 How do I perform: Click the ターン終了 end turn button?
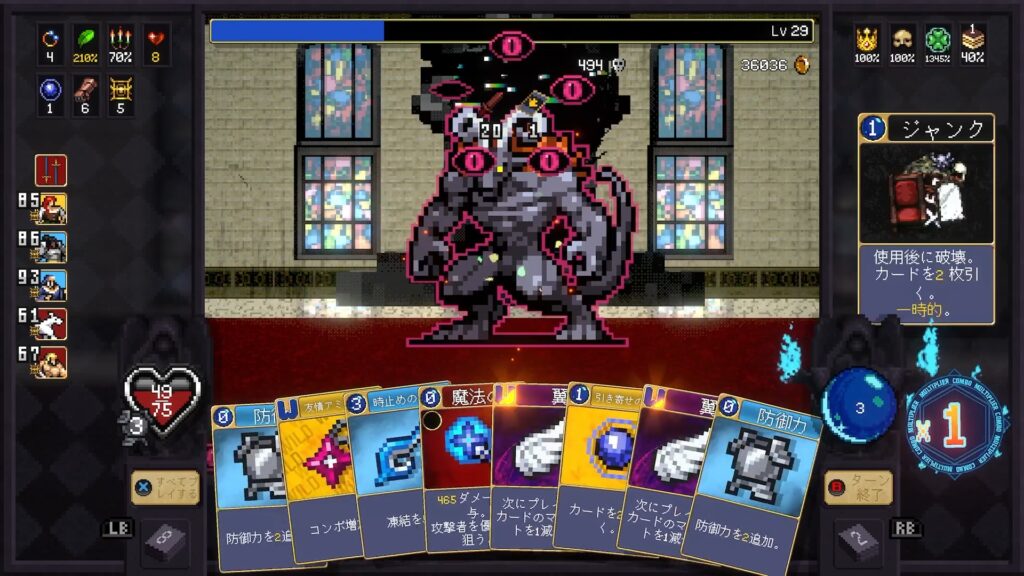click(x=858, y=488)
